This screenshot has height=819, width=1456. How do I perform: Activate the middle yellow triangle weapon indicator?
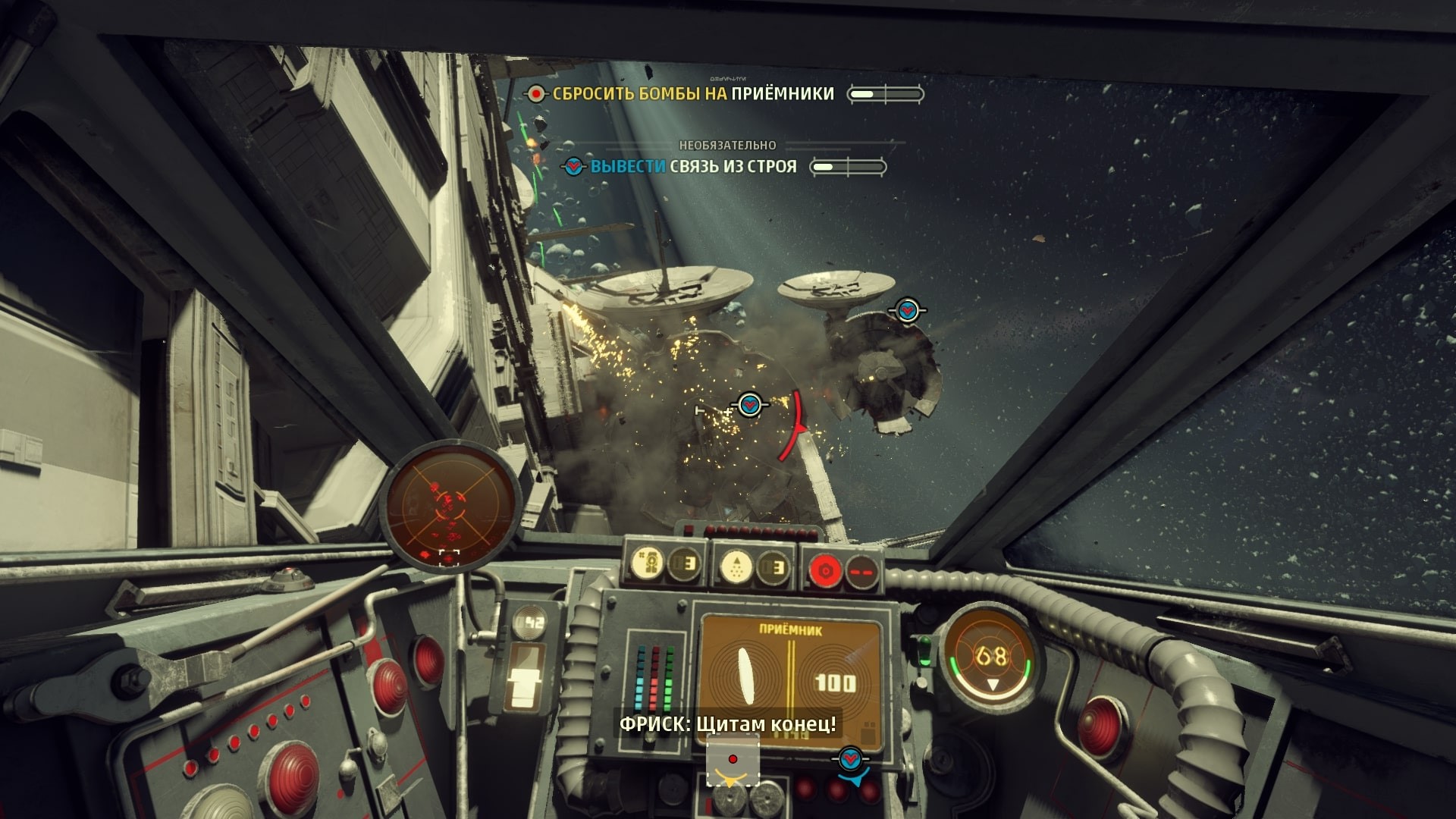point(735,567)
